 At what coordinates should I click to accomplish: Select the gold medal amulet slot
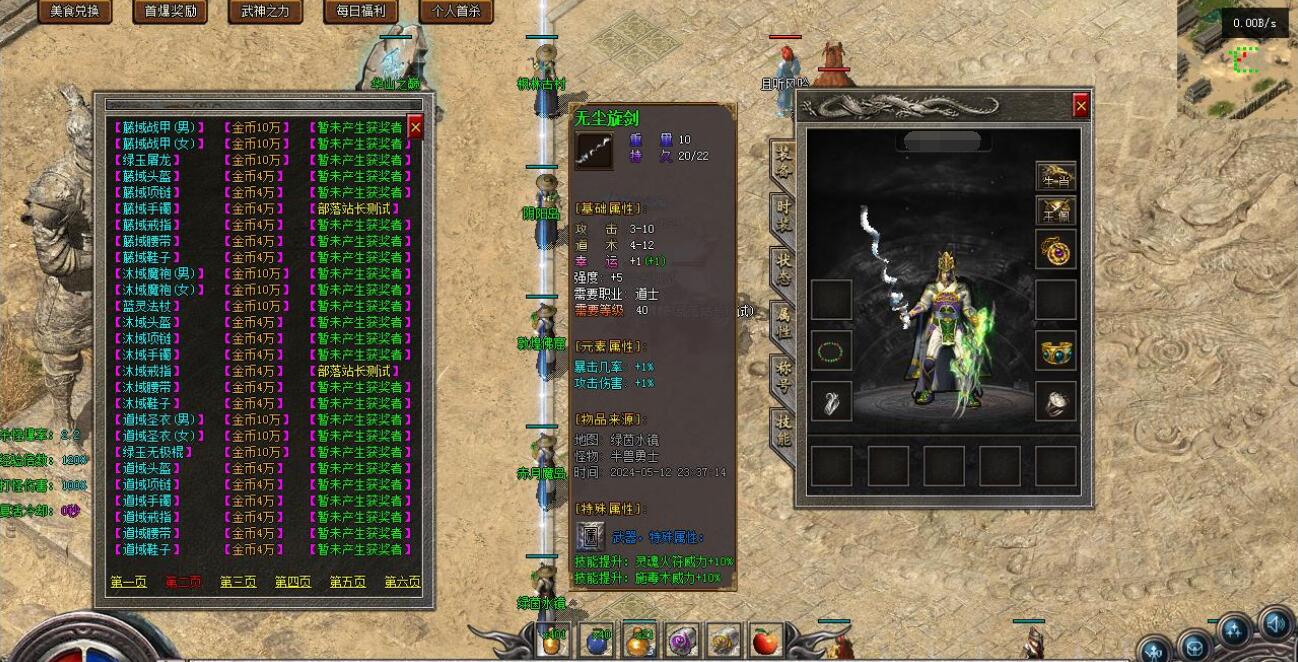click(1055, 249)
